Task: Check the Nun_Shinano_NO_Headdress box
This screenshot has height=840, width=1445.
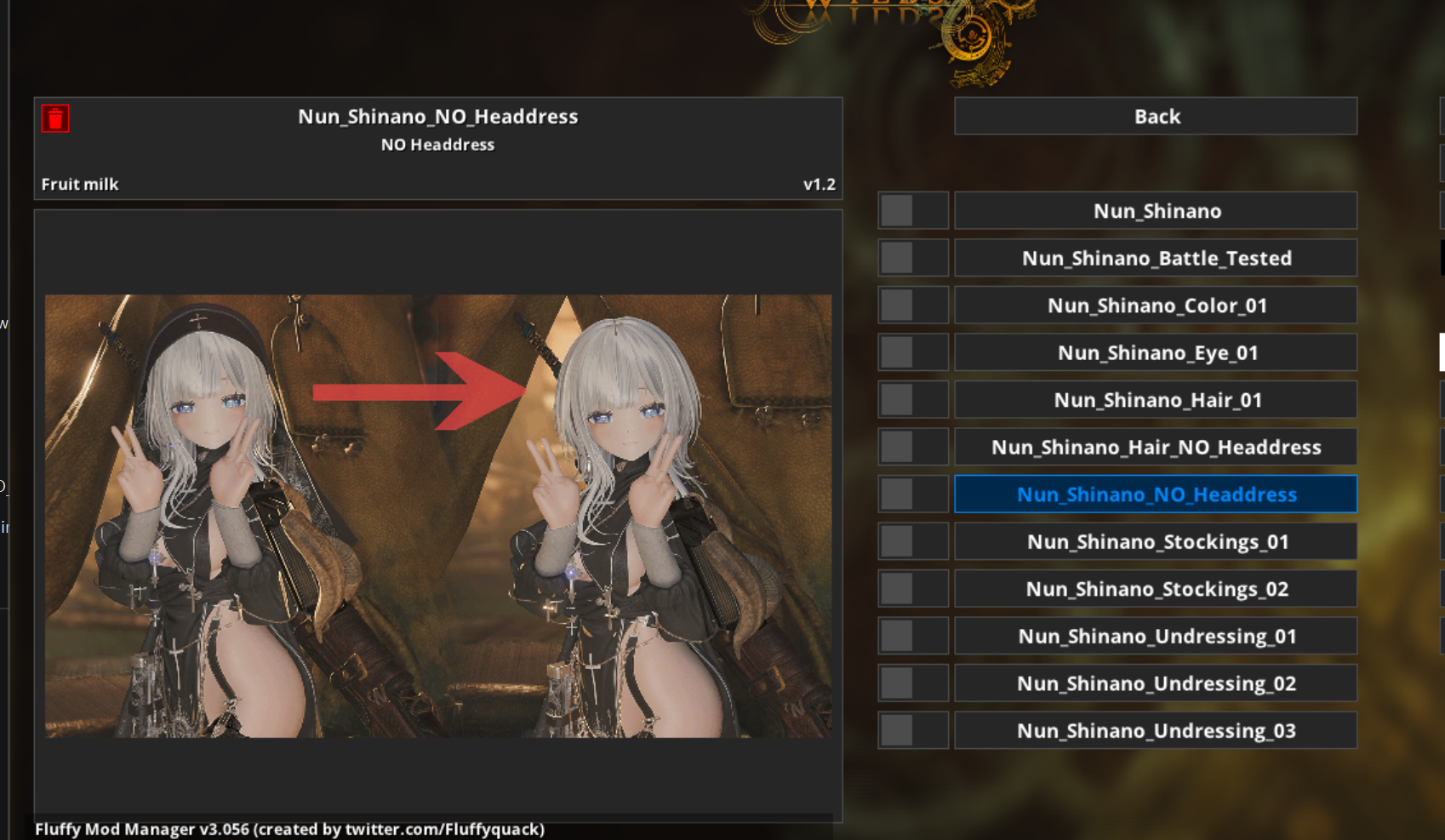Action: click(913, 494)
